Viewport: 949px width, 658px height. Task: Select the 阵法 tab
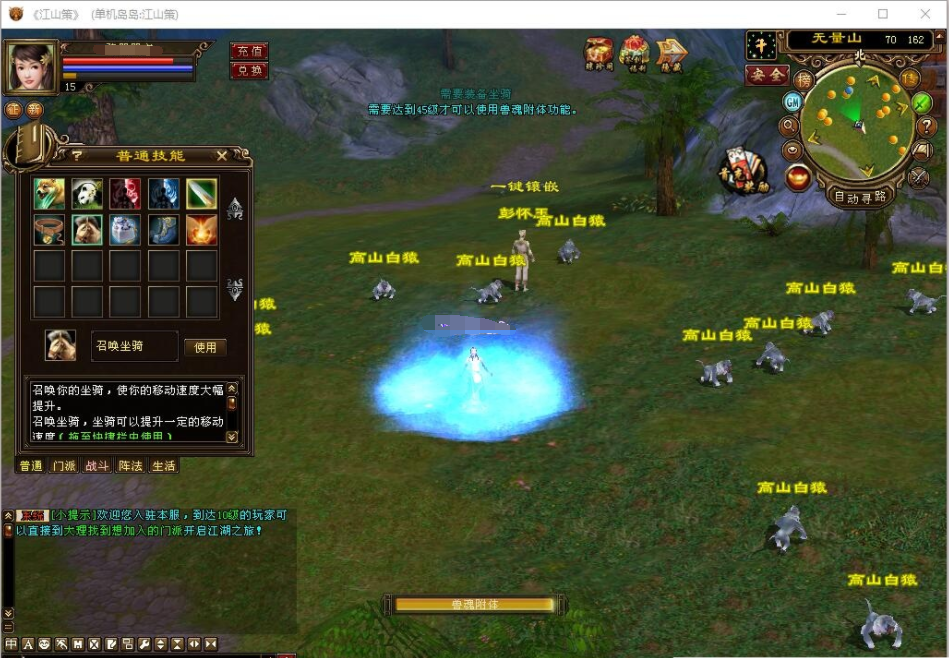coord(130,466)
